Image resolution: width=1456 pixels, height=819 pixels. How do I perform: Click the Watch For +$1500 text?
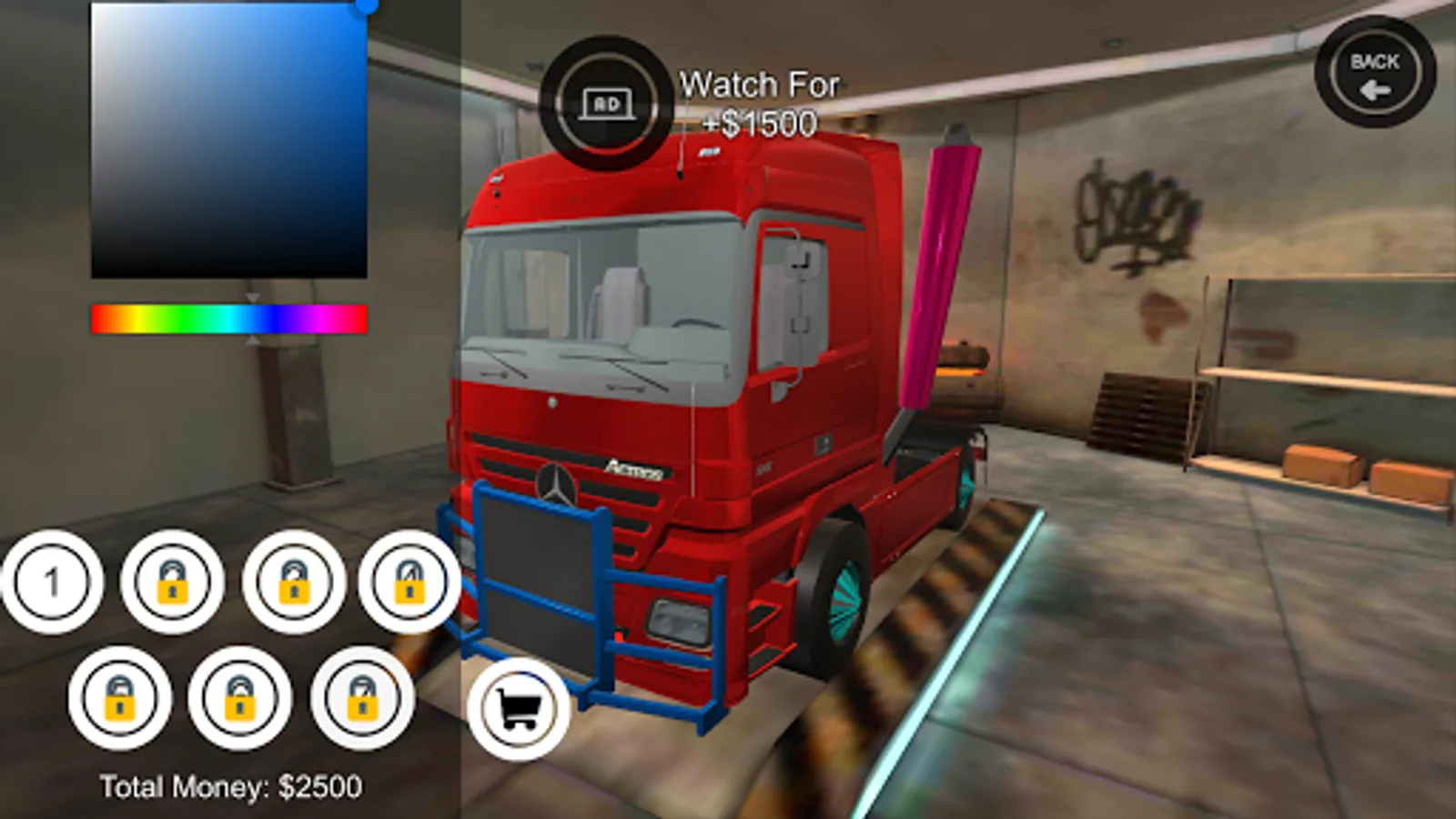click(x=758, y=103)
